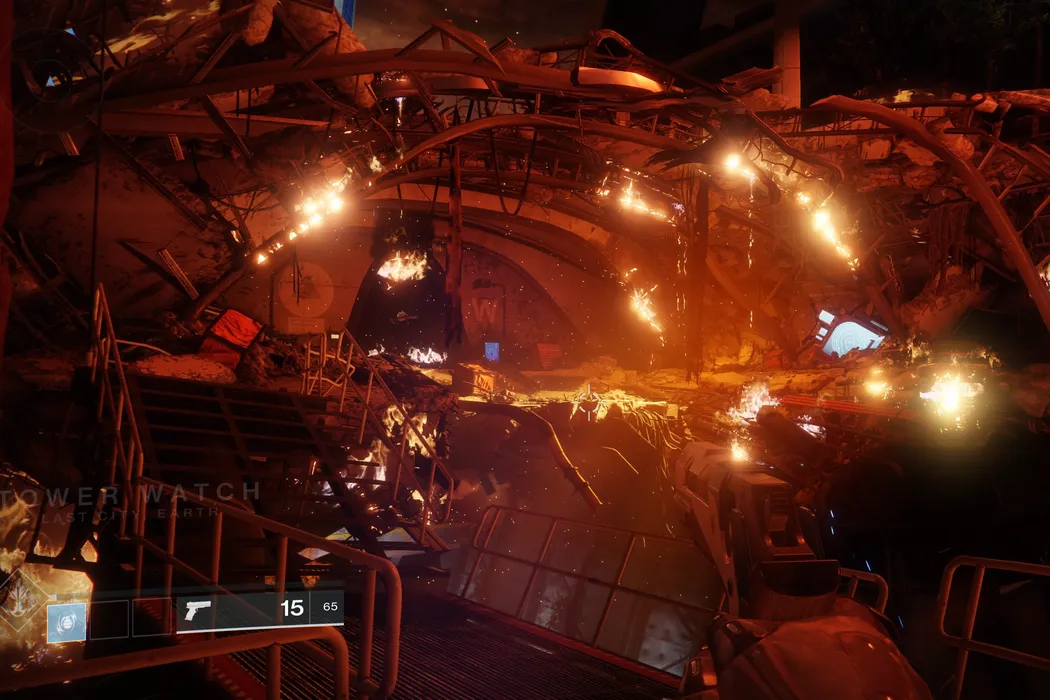Screen dimensions: 1050x700
Task: Select the glowing blue ability icon
Action: click(x=66, y=621)
